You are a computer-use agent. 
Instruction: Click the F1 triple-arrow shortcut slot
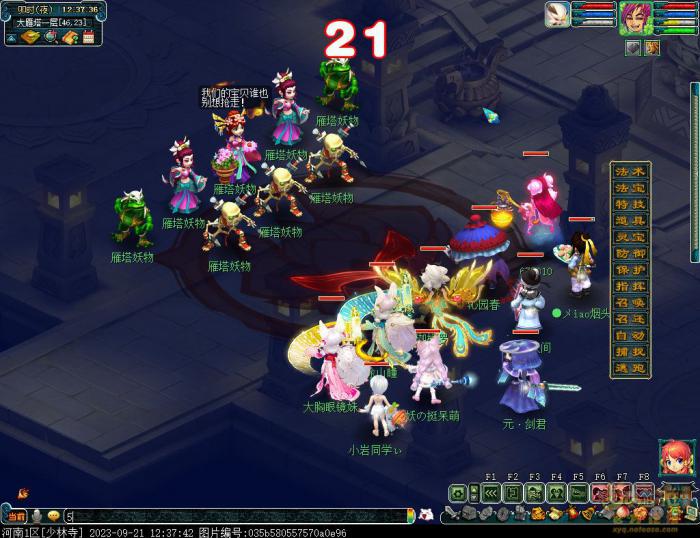490,493
